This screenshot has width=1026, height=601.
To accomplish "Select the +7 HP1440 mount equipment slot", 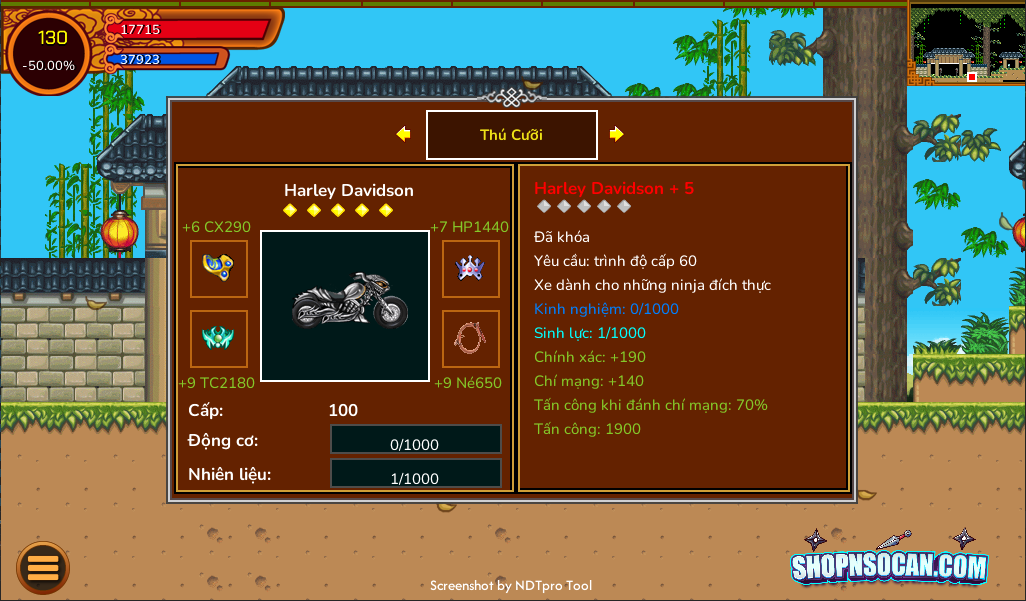I will point(471,269).
